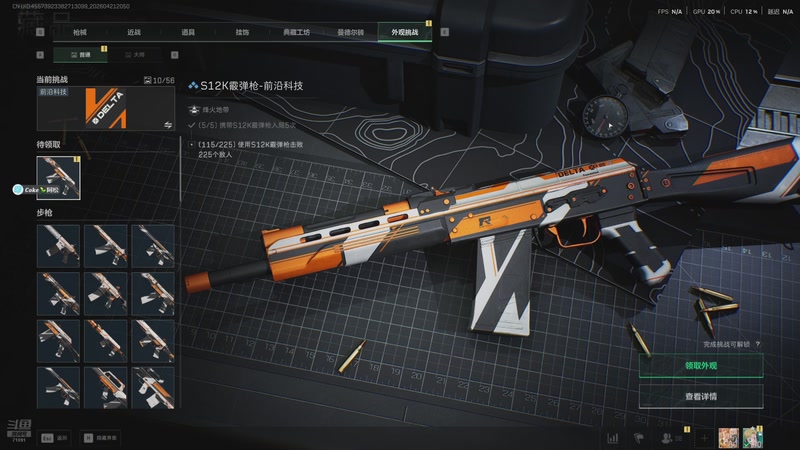The height and width of the screenshot is (450, 800).
Task: Select the 前沿科技 current challenge card
Action: click(105, 108)
